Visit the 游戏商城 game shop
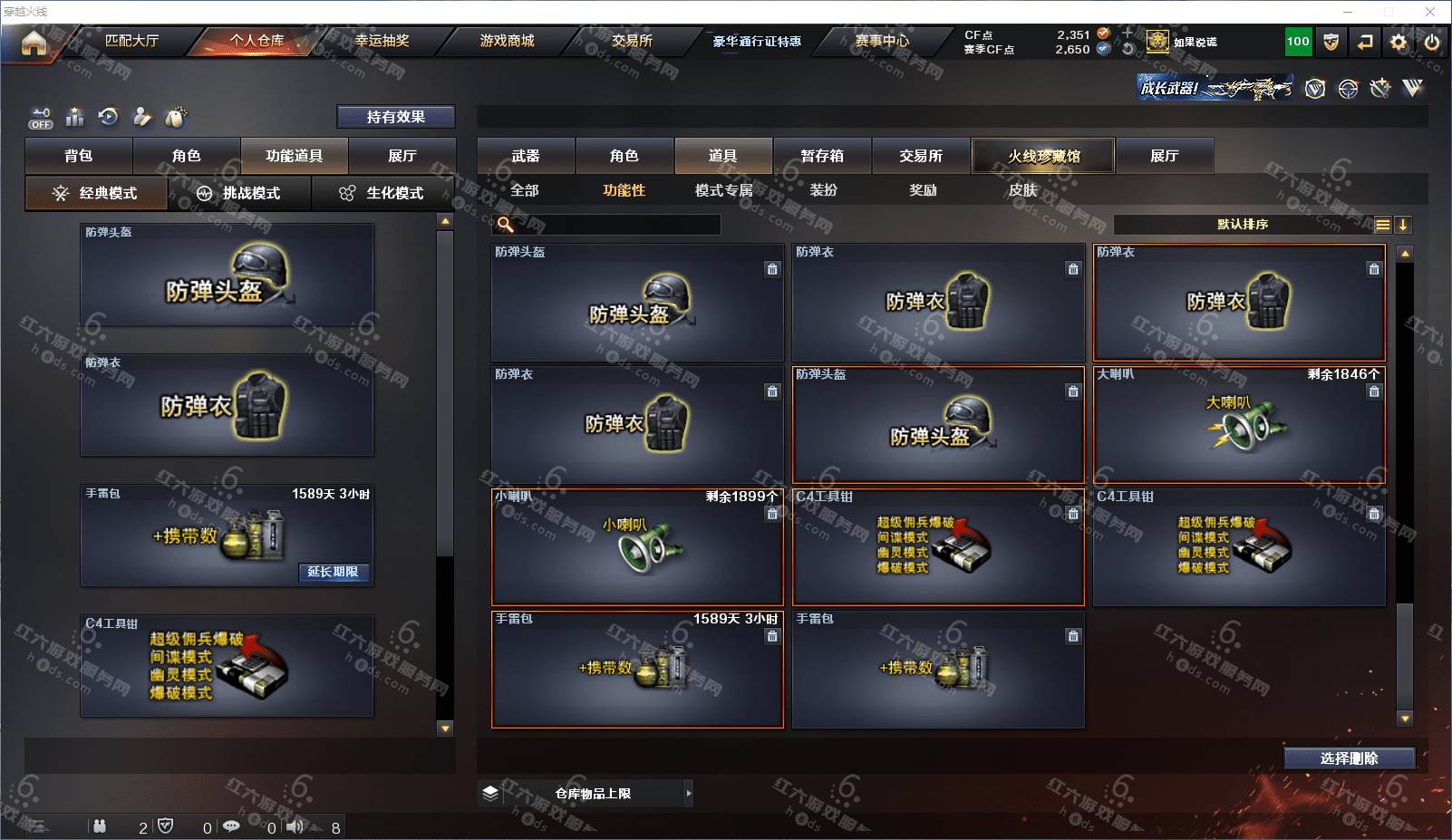The height and width of the screenshot is (840, 1452). click(x=507, y=41)
